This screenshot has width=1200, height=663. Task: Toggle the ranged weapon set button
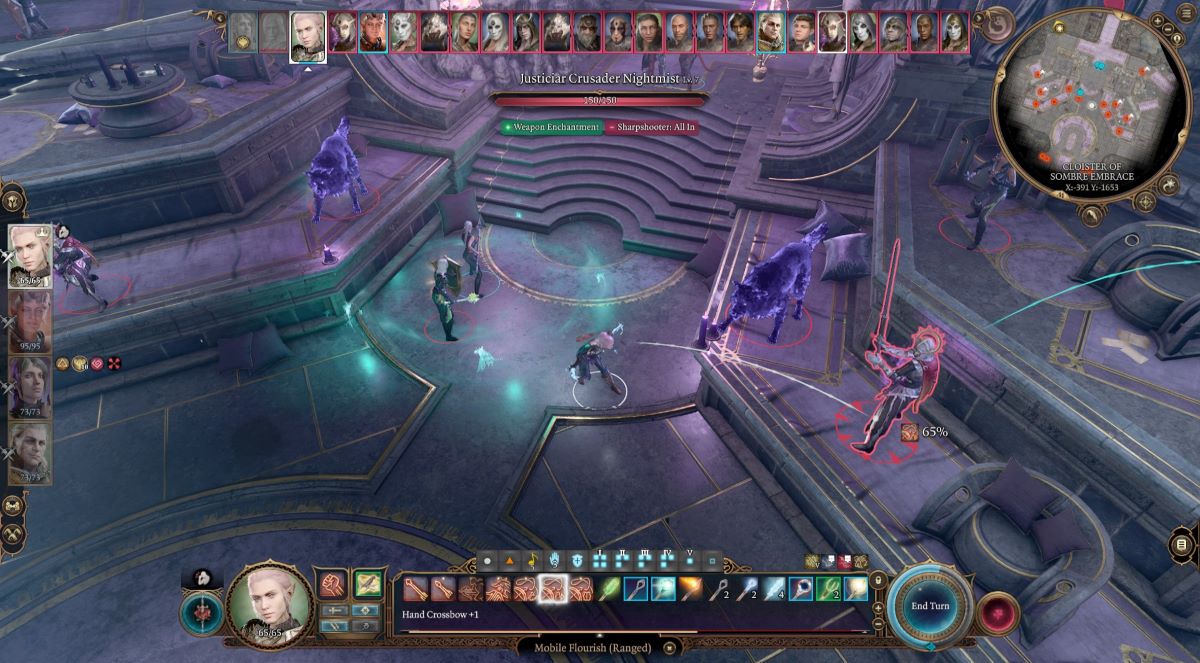point(368,584)
